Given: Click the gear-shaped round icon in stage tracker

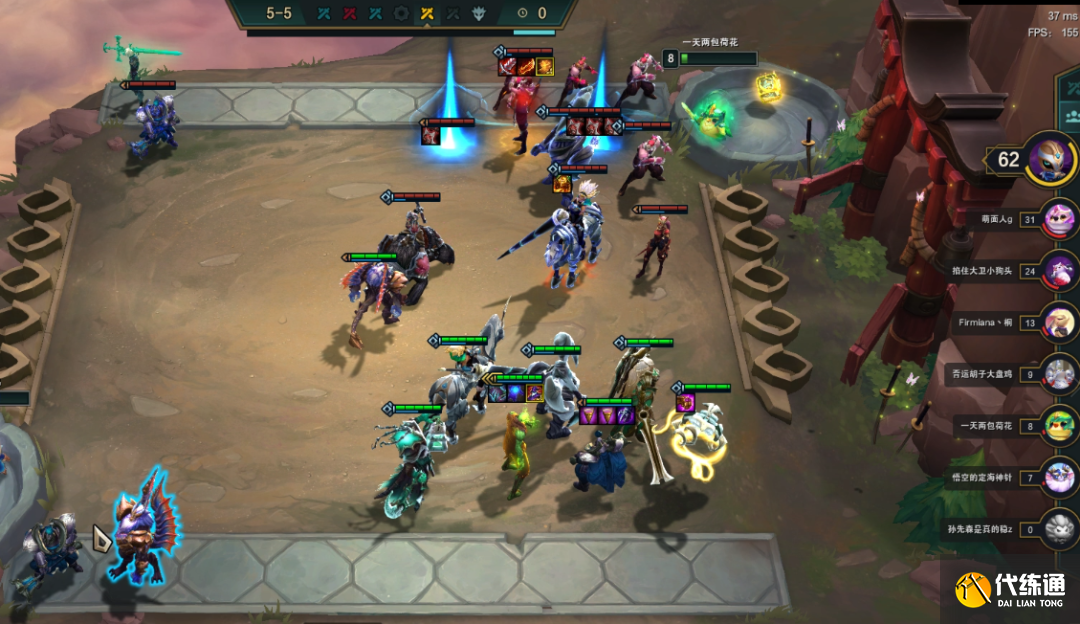Looking at the screenshot, I should tap(401, 13).
